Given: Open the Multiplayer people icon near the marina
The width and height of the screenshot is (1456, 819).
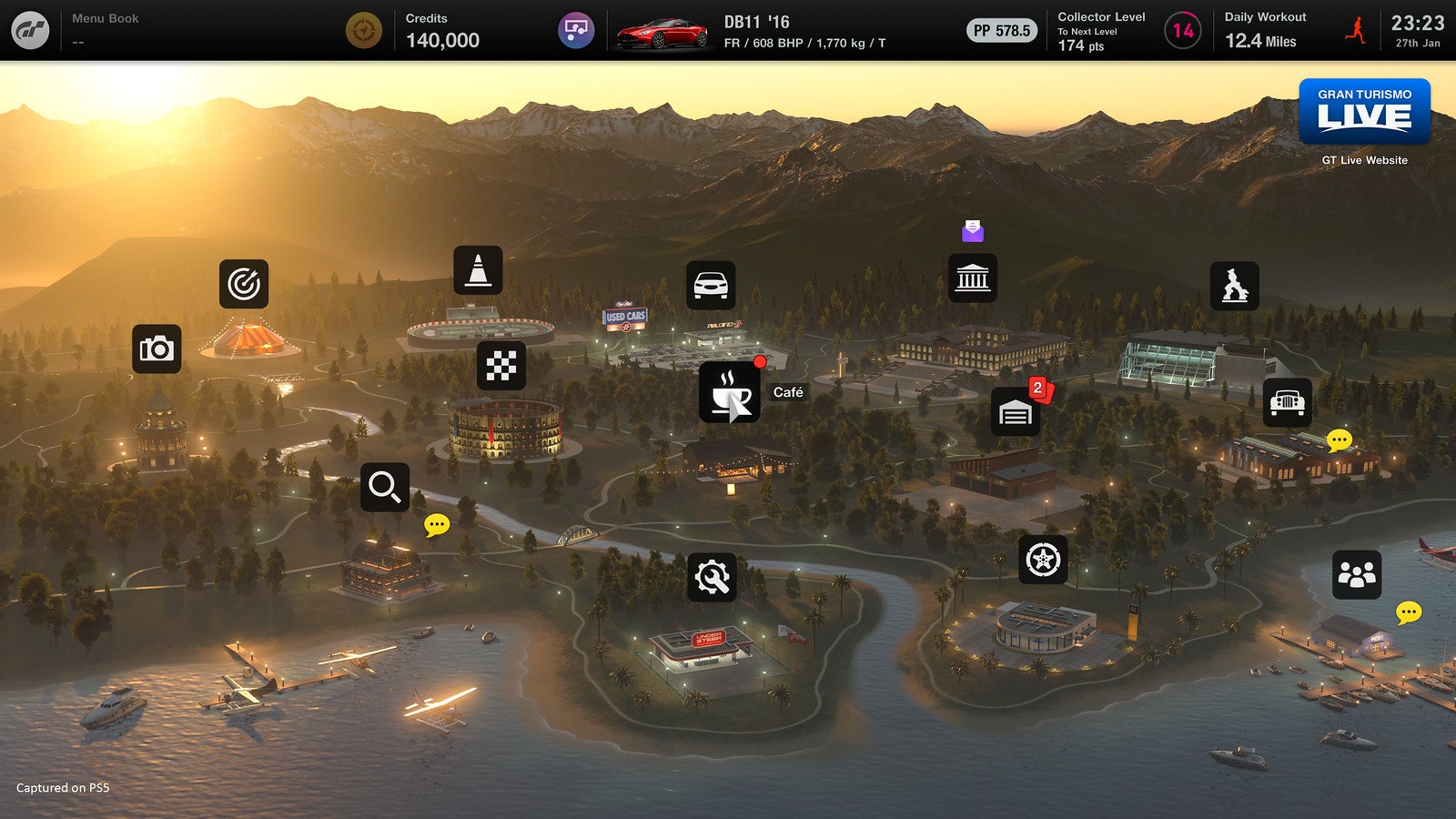Looking at the screenshot, I should tap(1355, 576).
